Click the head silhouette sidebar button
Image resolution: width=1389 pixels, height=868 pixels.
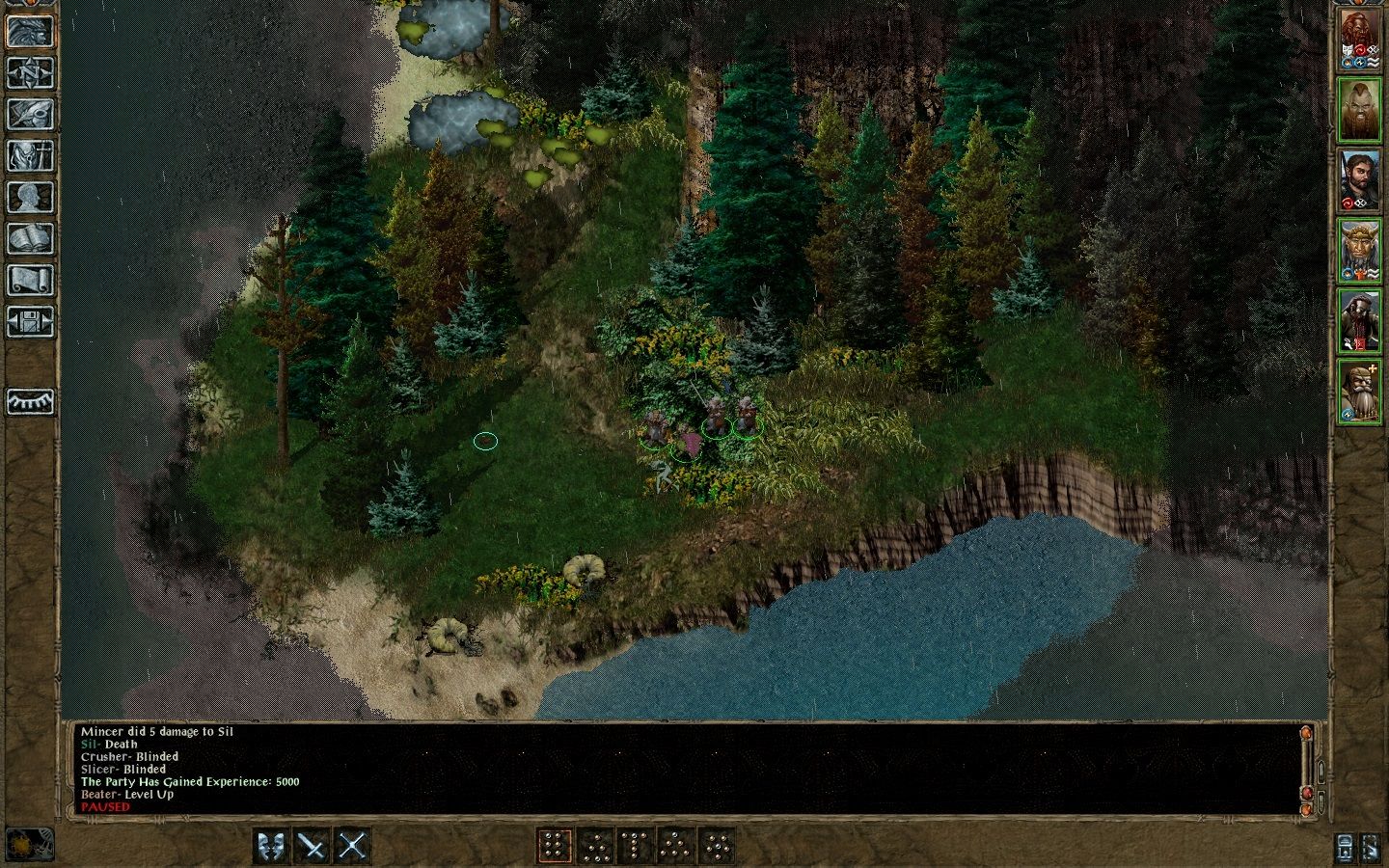[x=30, y=197]
